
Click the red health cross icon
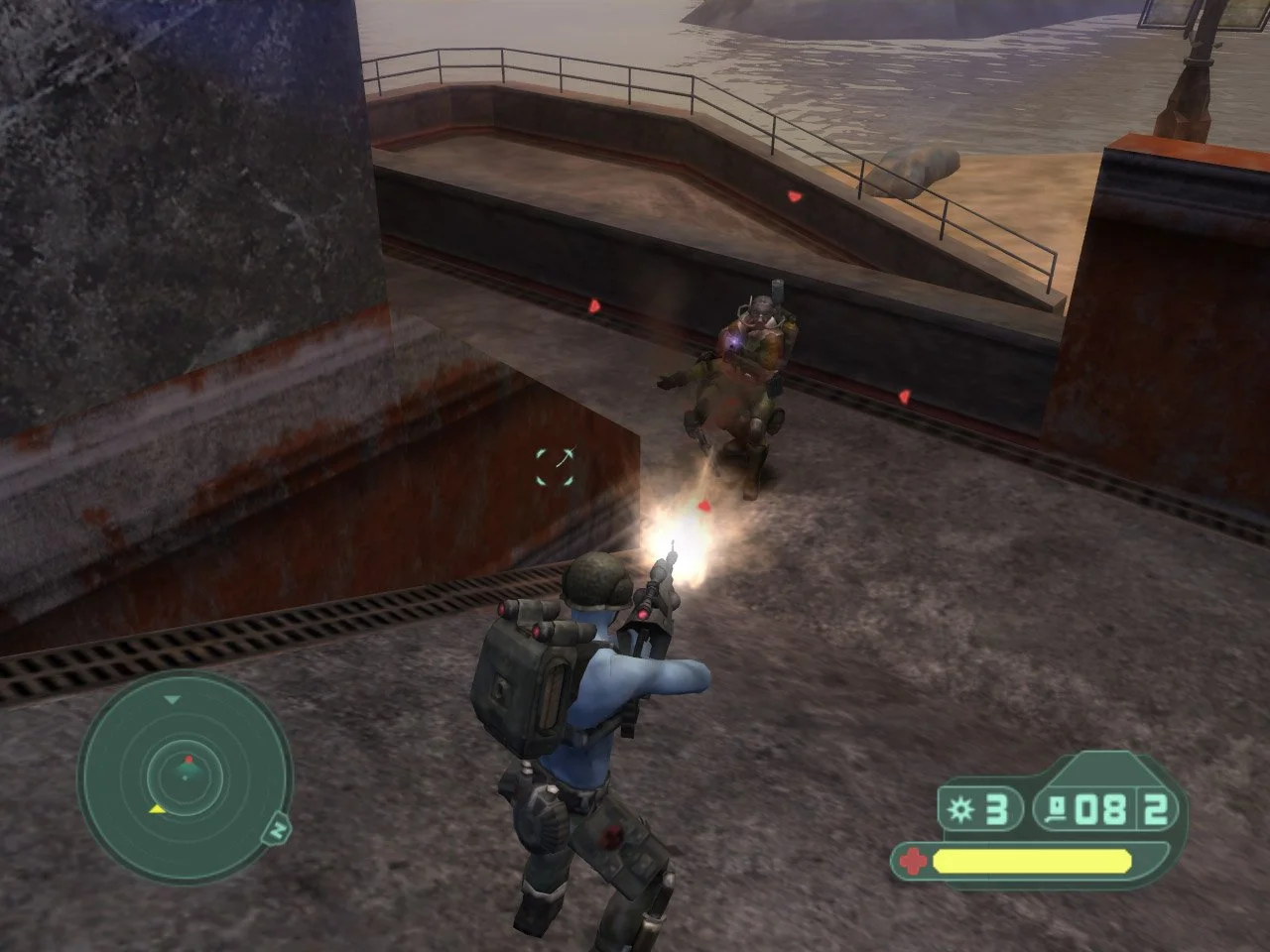[x=913, y=861]
